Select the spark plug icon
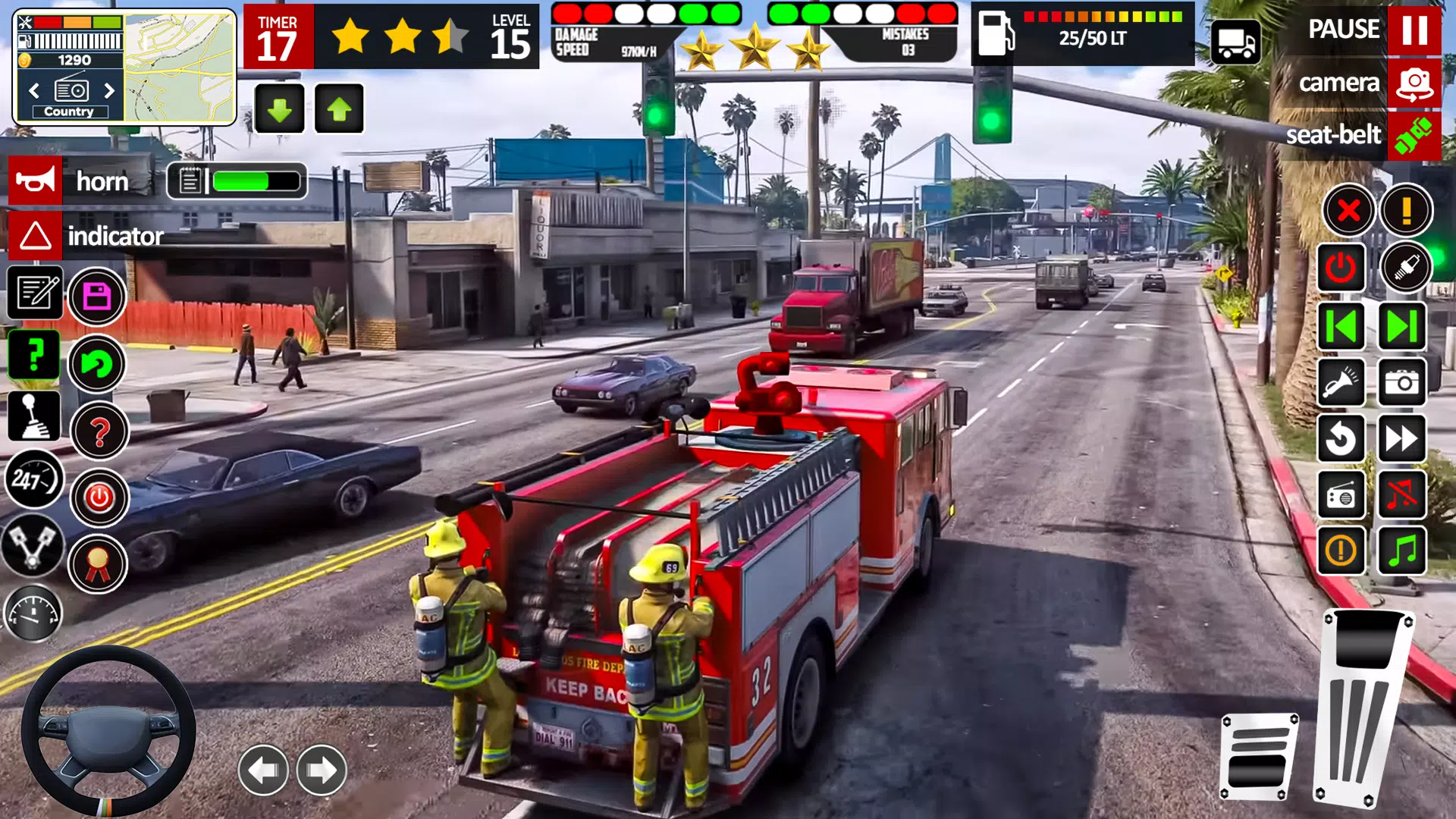Viewport: 1456px width, 819px height. point(1409,267)
